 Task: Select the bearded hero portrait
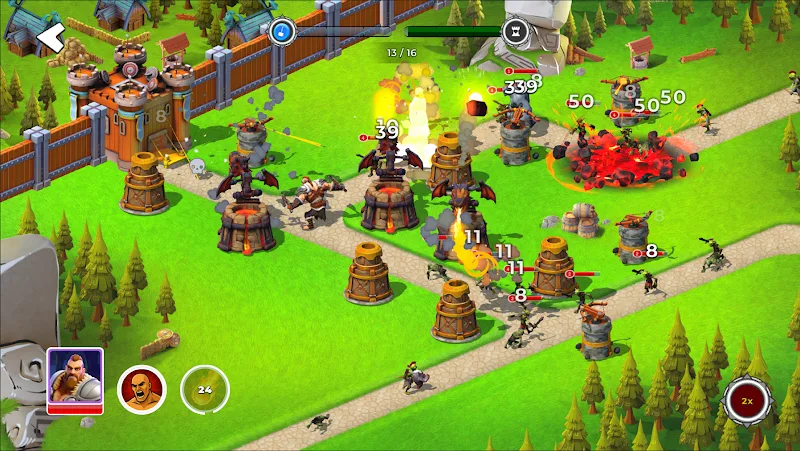(75, 378)
